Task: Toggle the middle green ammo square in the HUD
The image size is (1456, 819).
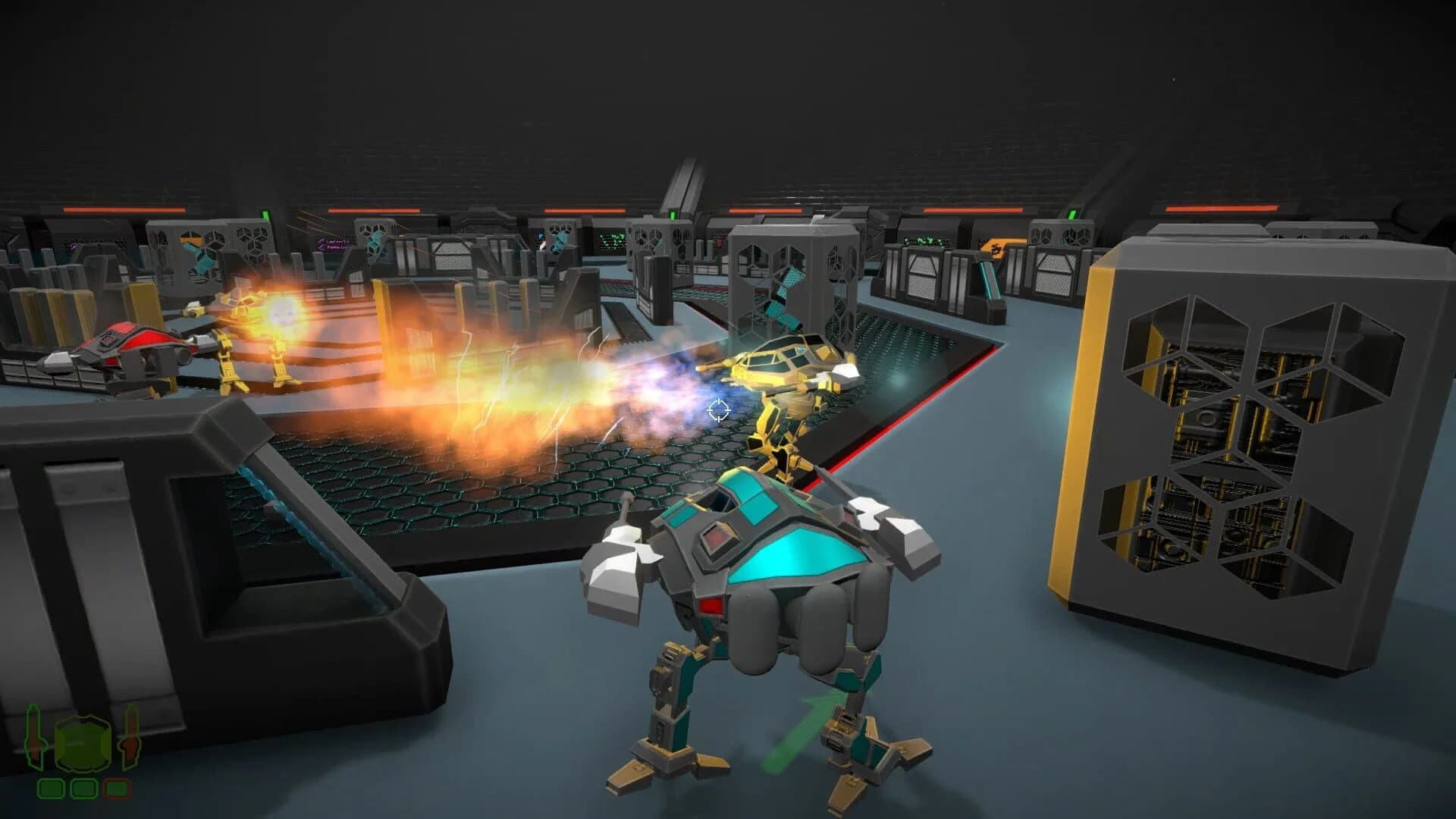Action: [83, 787]
